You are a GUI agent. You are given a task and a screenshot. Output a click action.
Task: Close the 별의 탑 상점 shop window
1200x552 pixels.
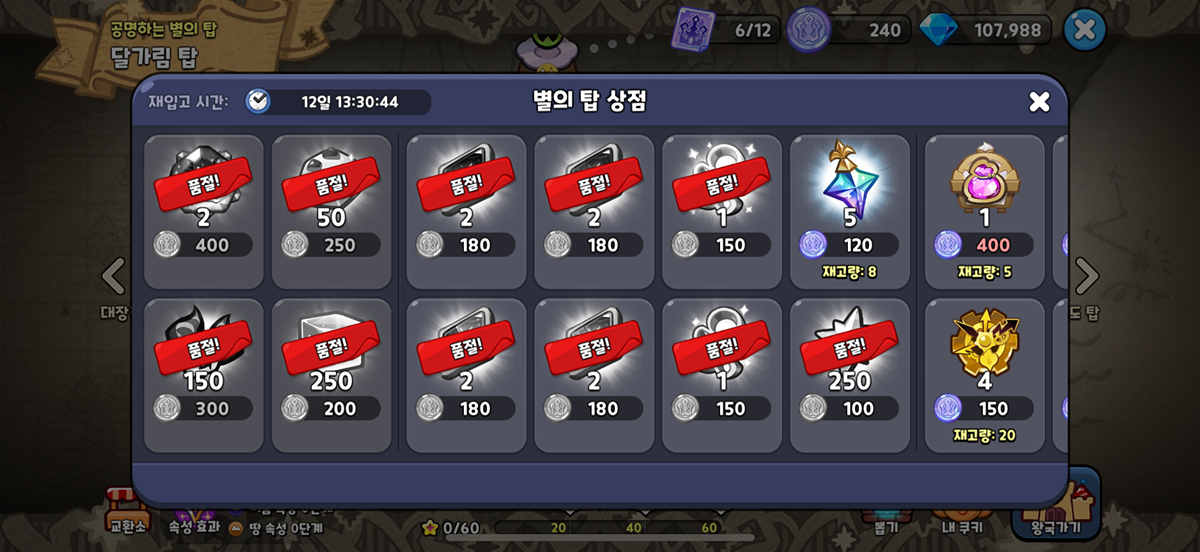click(1039, 101)
